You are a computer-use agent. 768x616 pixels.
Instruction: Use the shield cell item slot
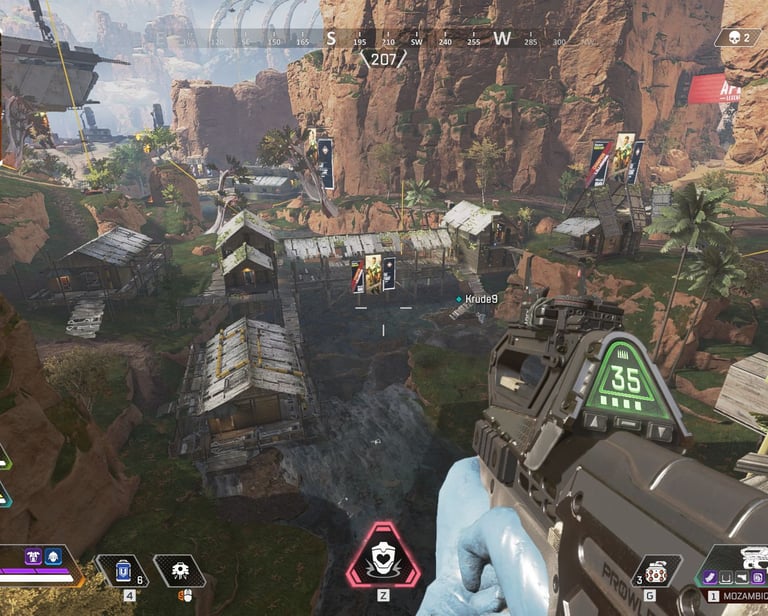click(x=121, y=570)
